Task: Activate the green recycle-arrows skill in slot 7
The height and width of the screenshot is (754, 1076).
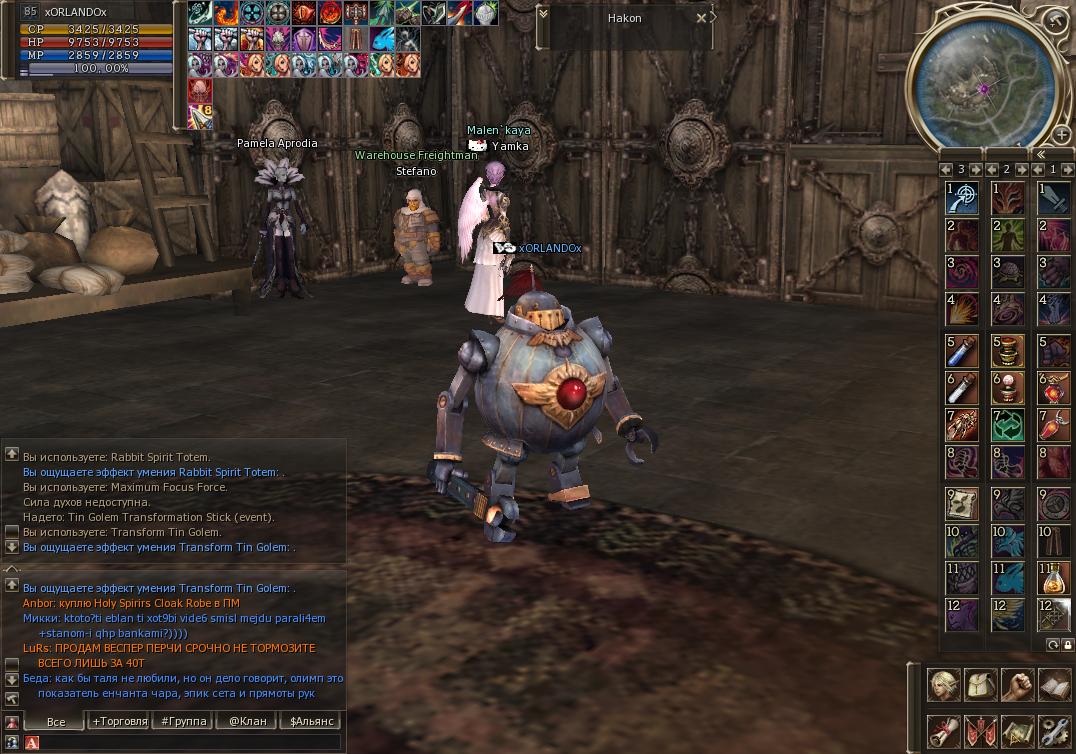Action: (x=1007, y=425)
